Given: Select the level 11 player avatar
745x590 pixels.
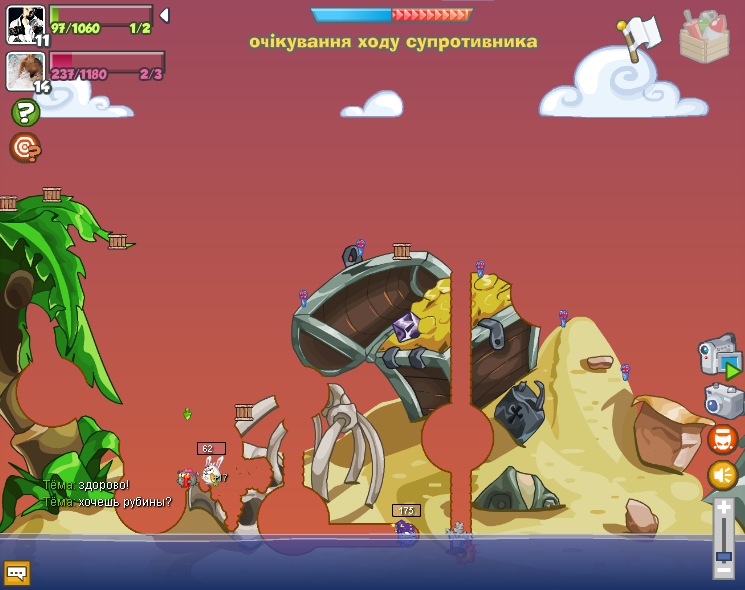Looking at the screenshot, I should tap(25, 23).
